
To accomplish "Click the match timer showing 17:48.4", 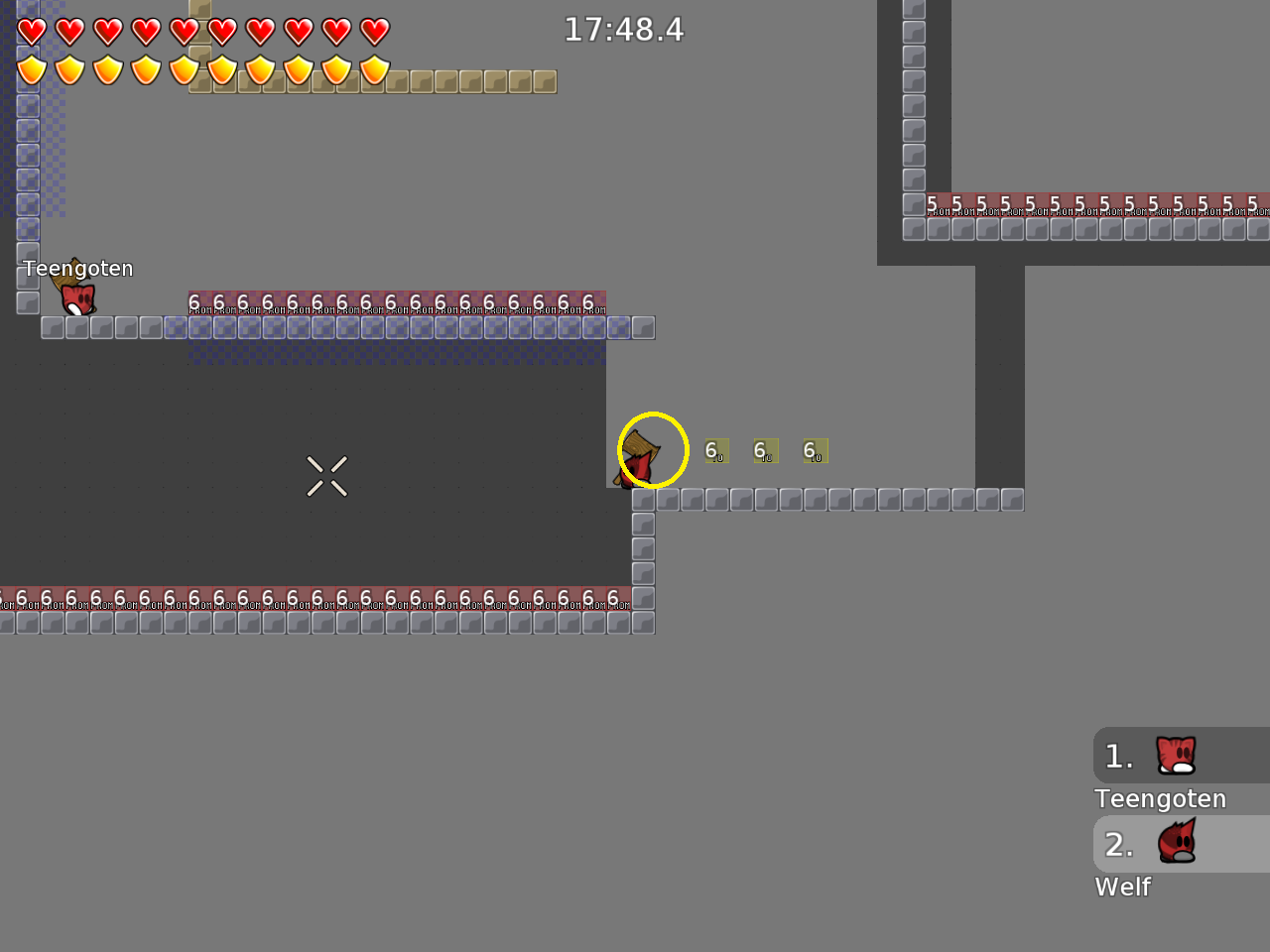I will click(624, 30).
